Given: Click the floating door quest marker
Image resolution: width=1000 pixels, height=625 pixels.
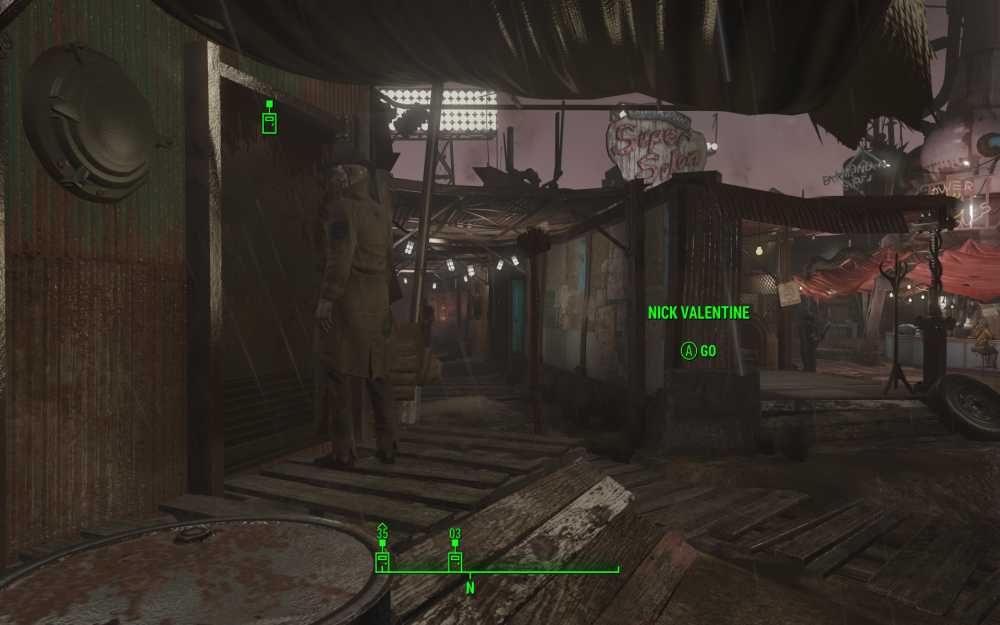Looking at the screenshot, I should (x=268, y=121).
